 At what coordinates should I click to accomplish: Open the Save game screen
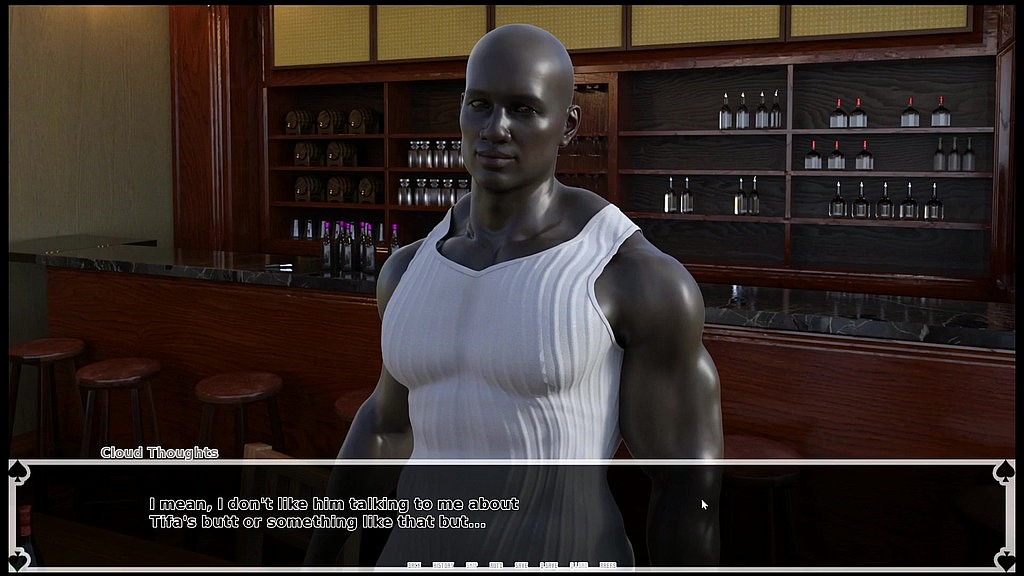click(x=521, y=566)
